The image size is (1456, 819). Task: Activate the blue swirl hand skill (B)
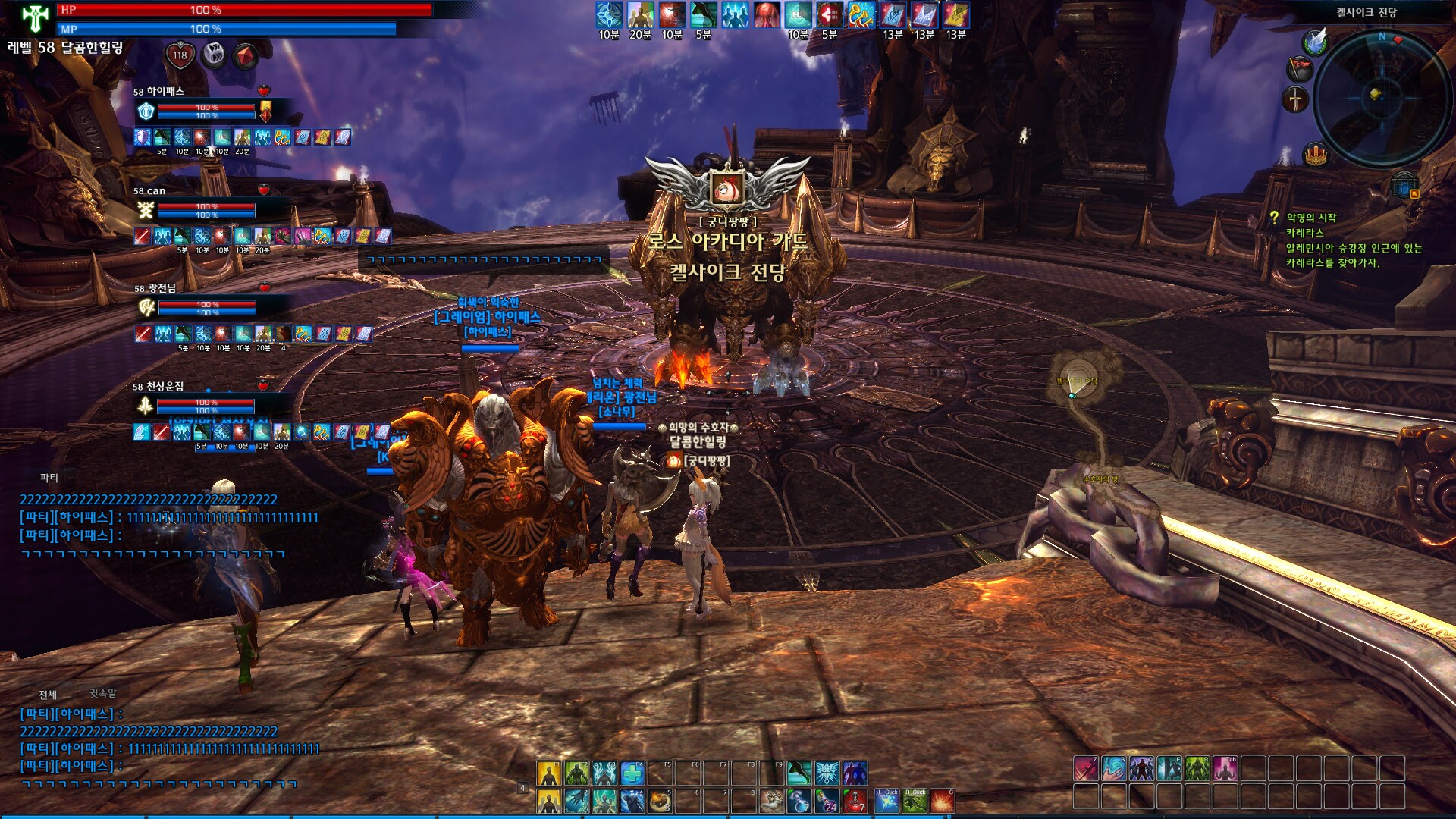click(x=1114, y=768)
